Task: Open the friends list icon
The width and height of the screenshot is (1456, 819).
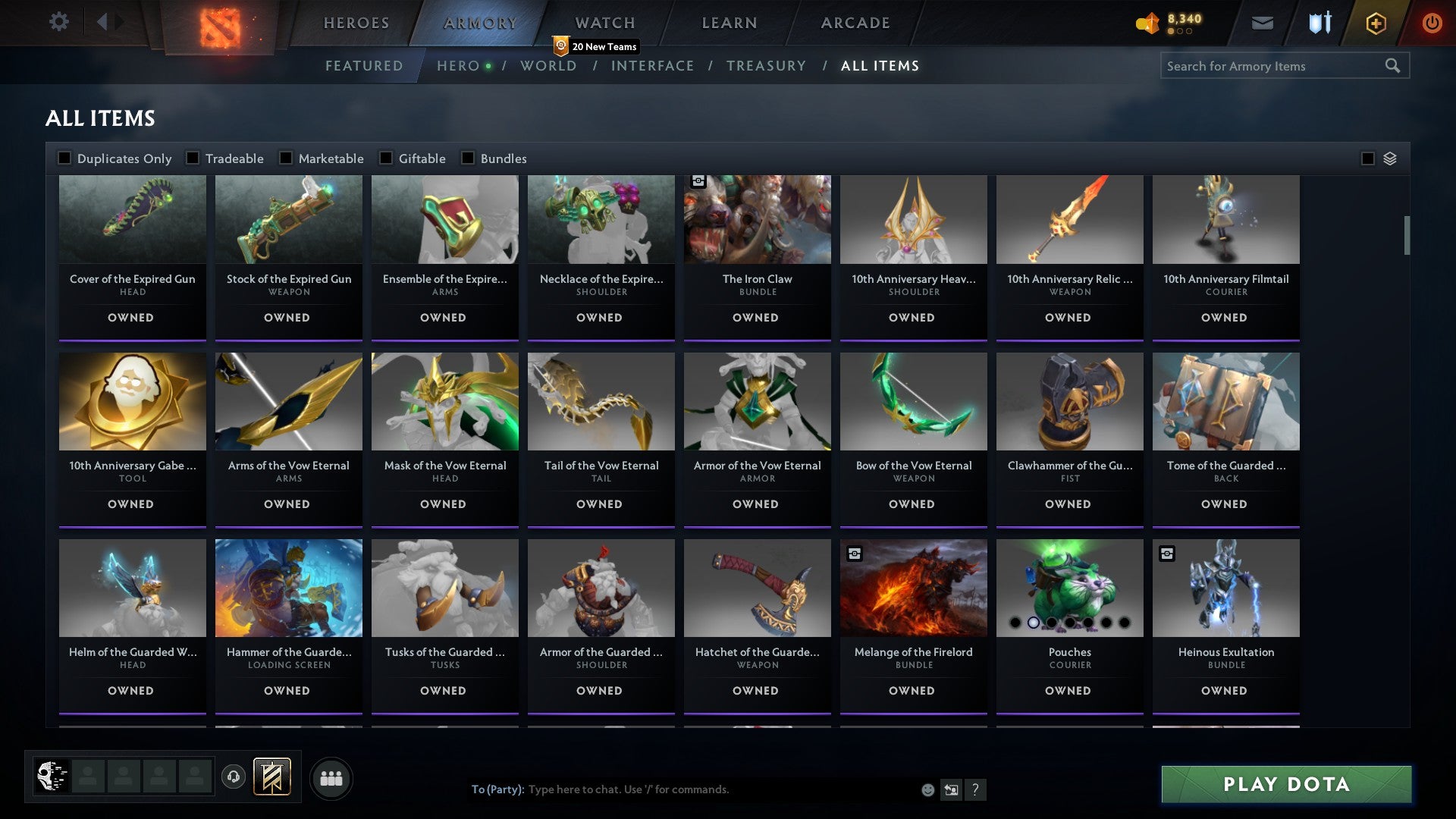Action: [x=331, y=777]
